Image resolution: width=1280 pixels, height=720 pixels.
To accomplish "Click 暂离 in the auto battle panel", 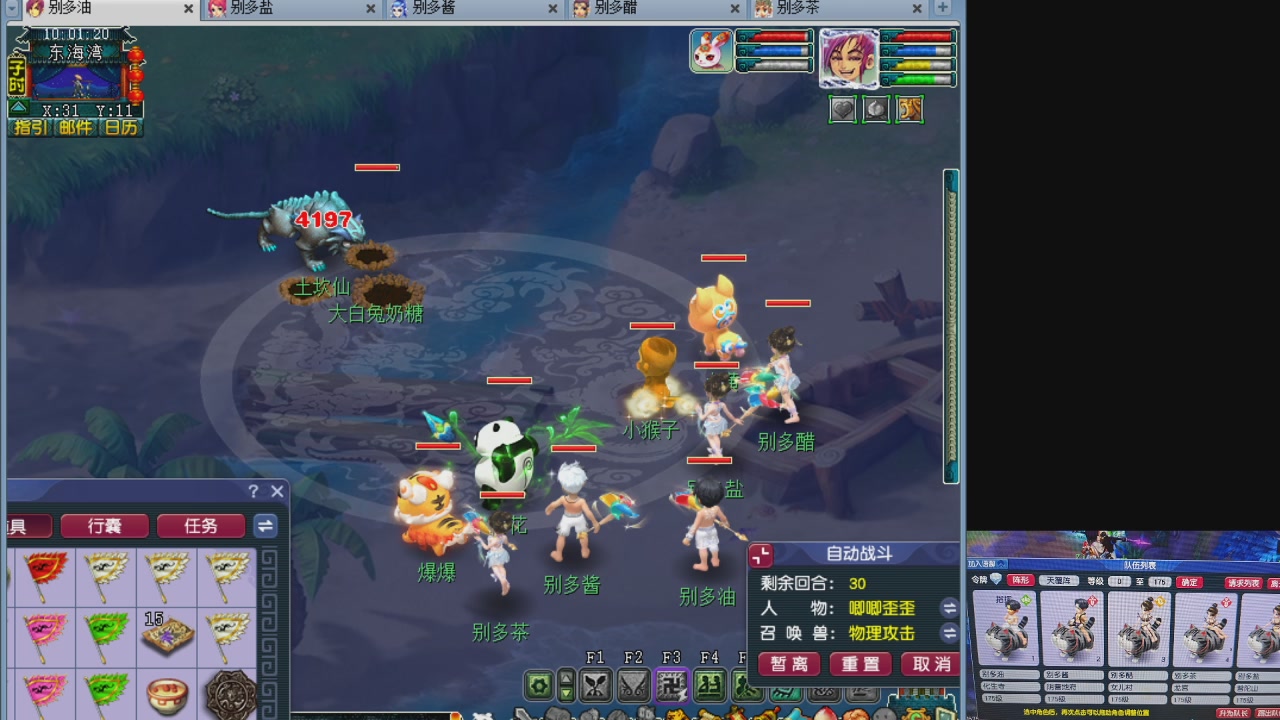I will (788, 663).
